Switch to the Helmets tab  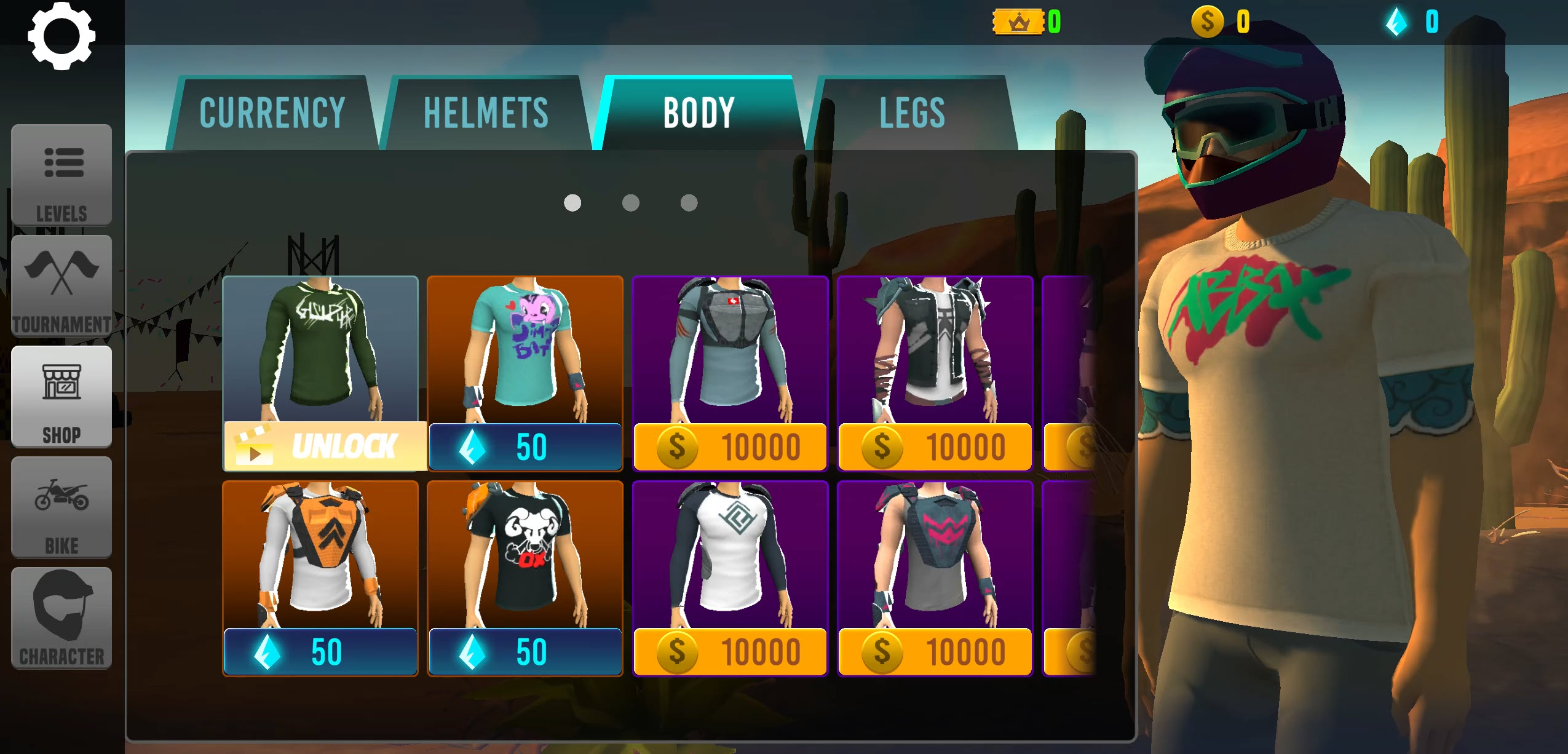coord(486,113)
